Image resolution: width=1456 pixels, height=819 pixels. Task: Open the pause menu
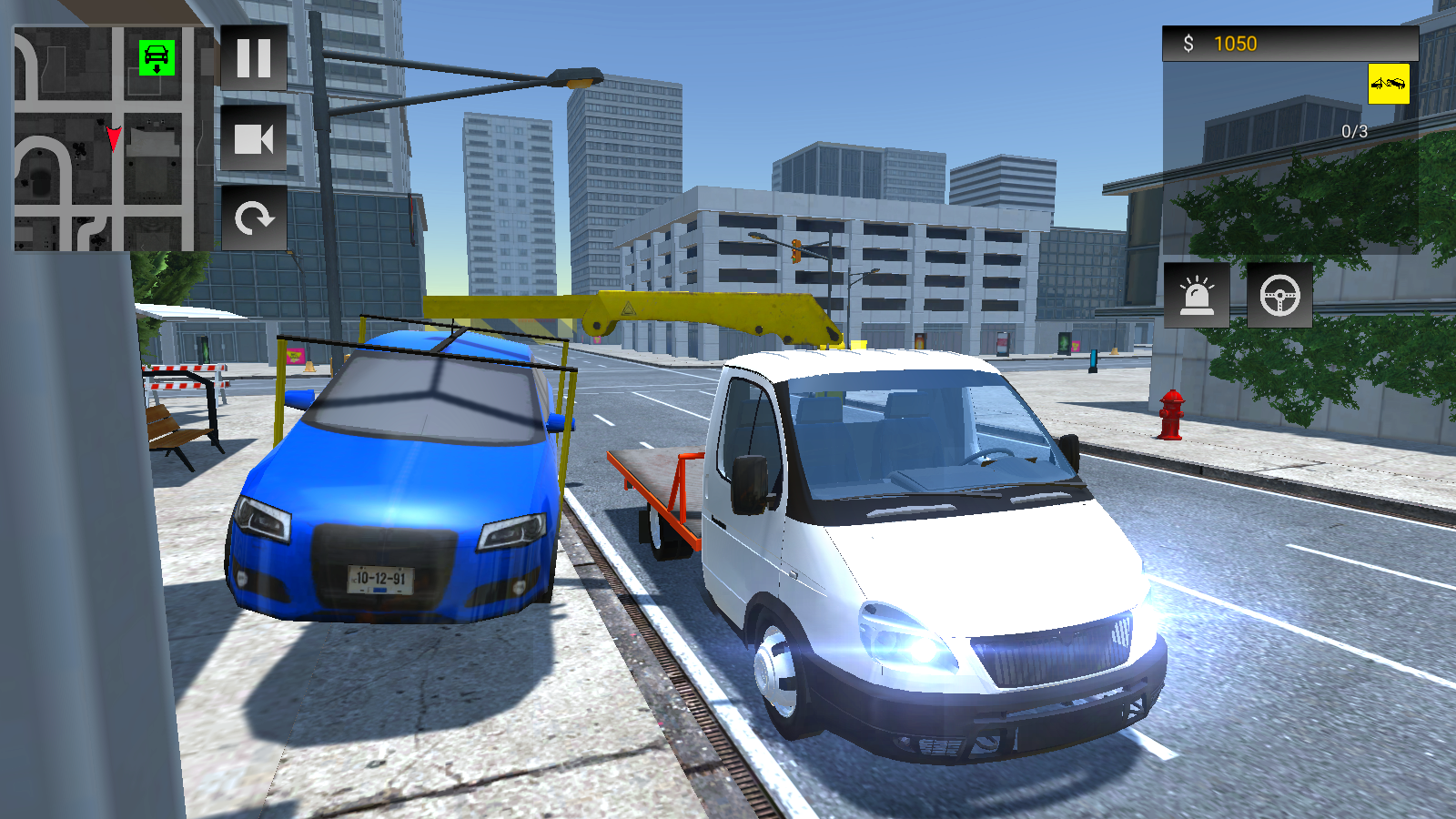pyautogui.click(x=255, y=60)
